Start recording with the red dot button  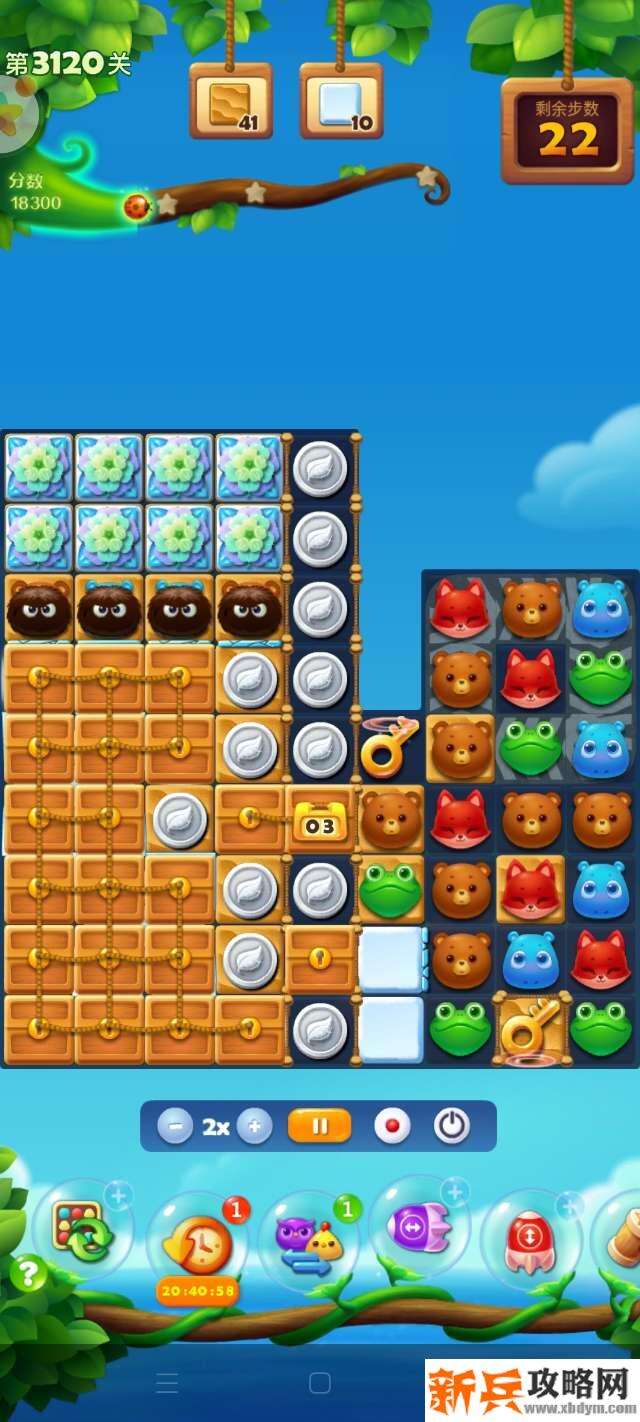click(392, 1126)
